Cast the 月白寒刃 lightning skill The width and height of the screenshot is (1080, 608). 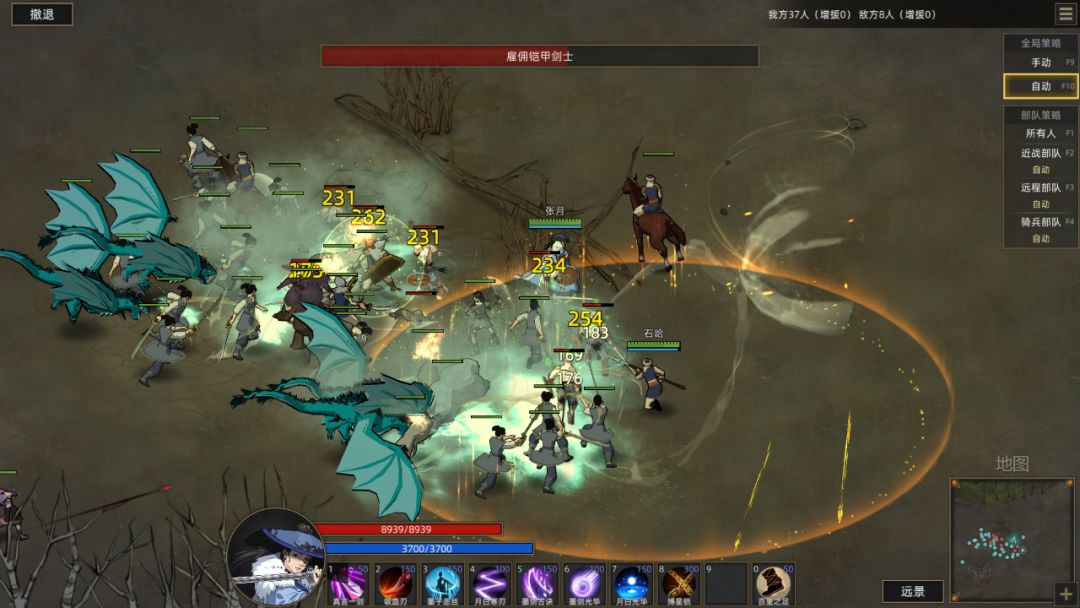click(x=490, y=584)
